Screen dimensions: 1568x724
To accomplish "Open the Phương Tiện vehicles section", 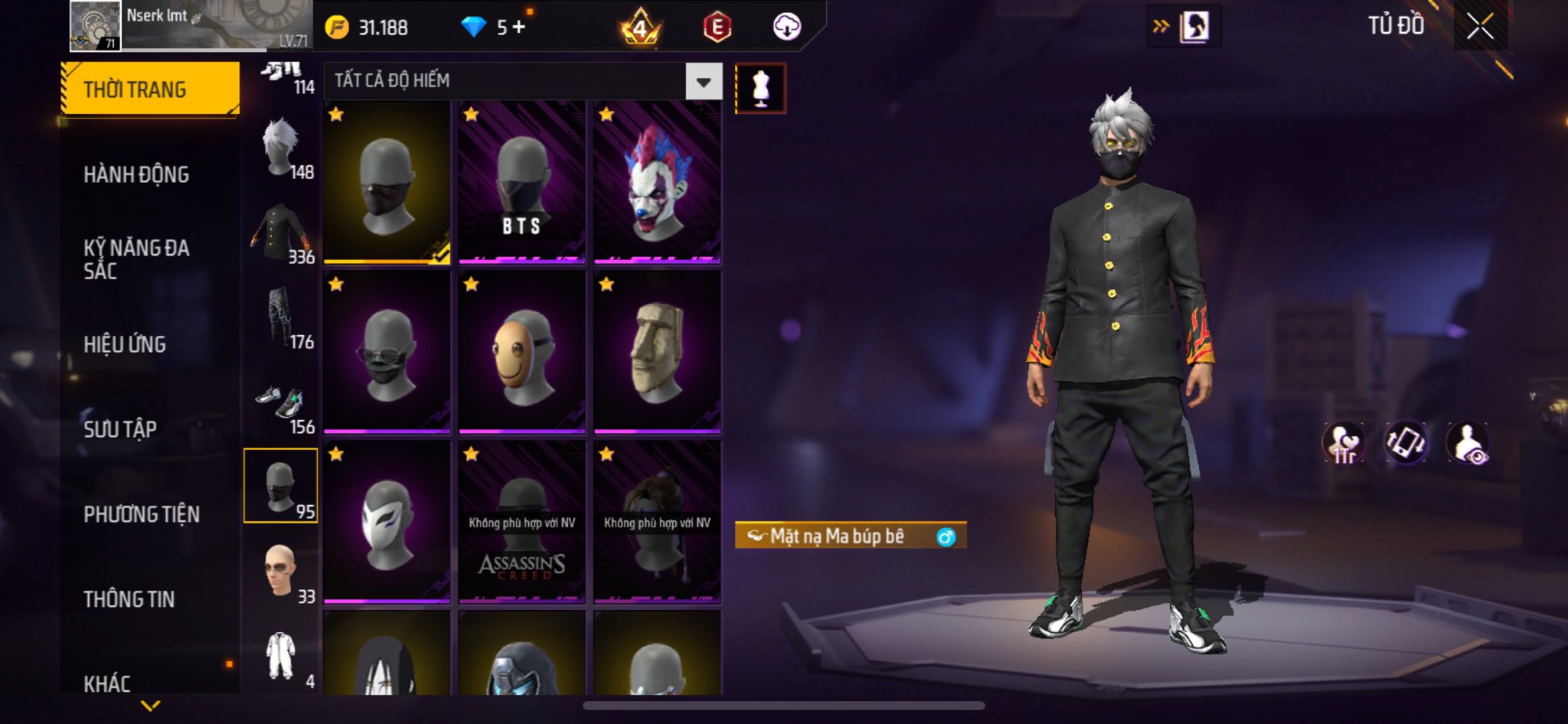I will click(142, 514).
